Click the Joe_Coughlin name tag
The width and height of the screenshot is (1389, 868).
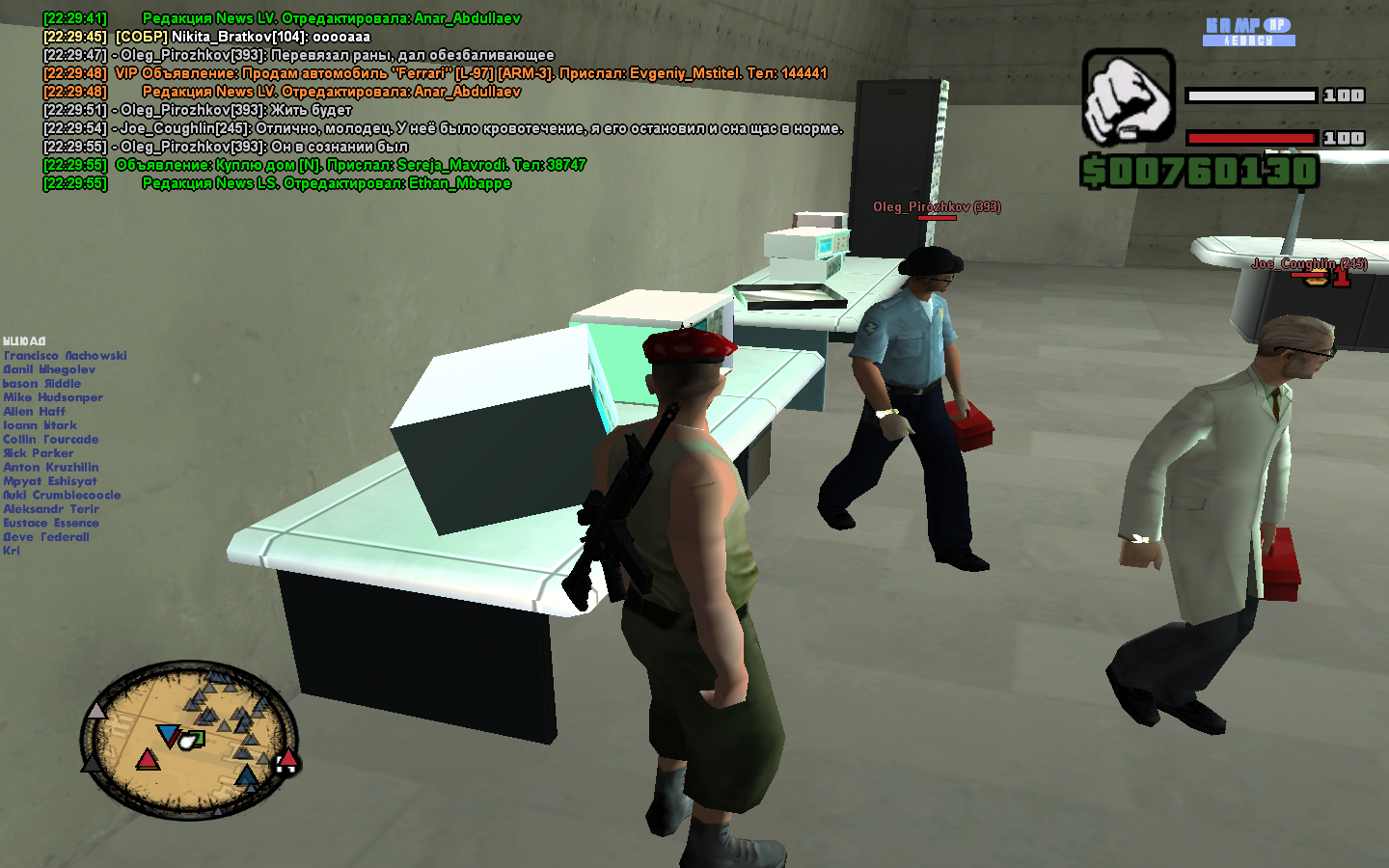pyautogui.click(x=1309, y=263)
